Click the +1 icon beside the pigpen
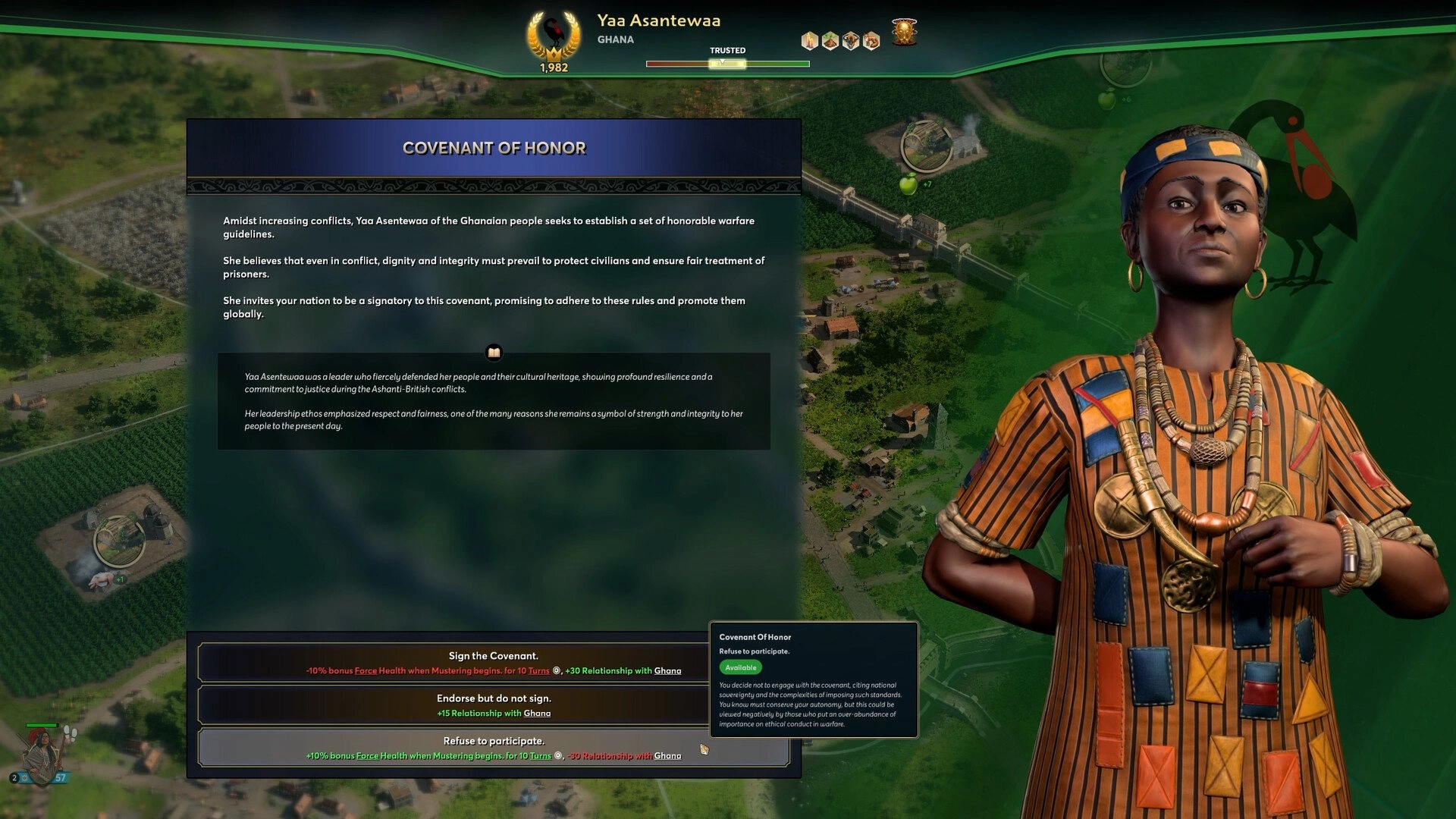Image resolution: width=1456 pixels, height=819 pixels. [119, 578]
